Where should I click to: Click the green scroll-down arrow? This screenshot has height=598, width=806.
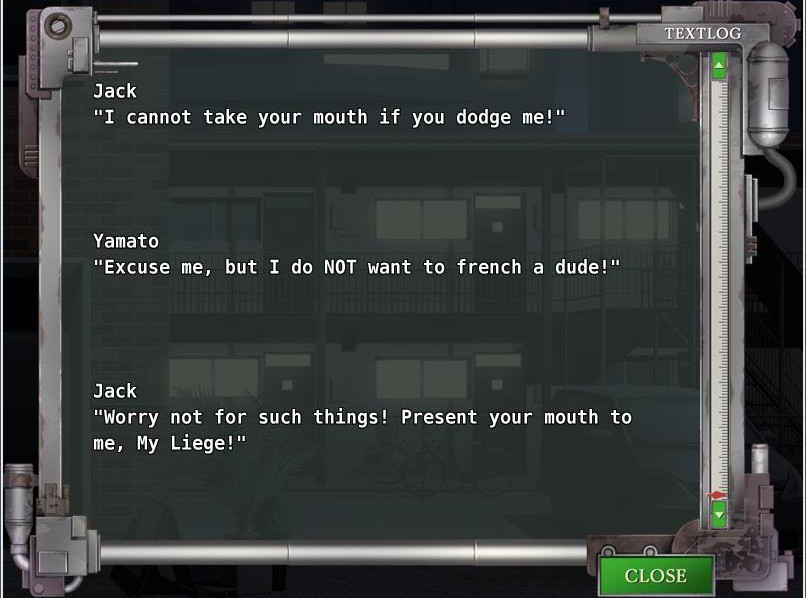tap(718, 515)
